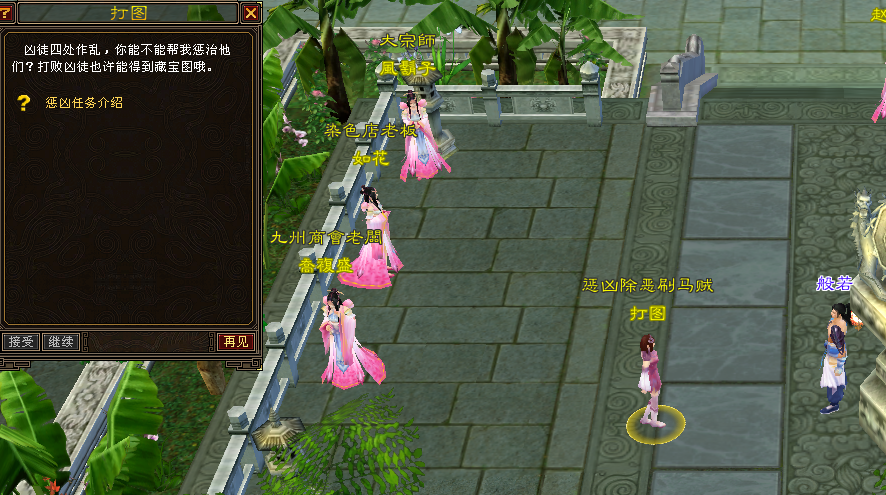Accept the quest with 接受

pyautogui.click(x=21, y=342)
